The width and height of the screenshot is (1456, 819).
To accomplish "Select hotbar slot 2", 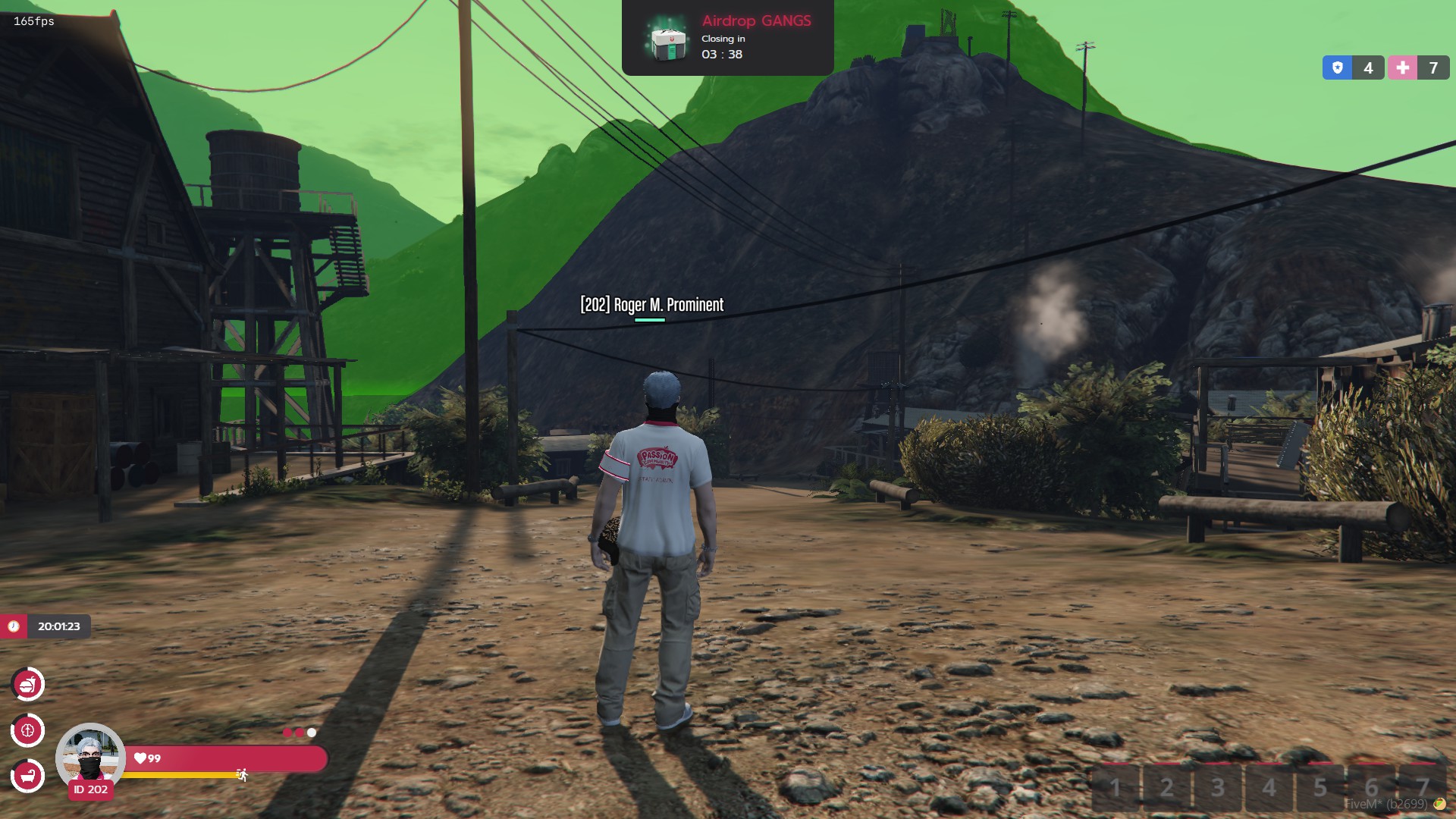I will tap(1167, 787).
